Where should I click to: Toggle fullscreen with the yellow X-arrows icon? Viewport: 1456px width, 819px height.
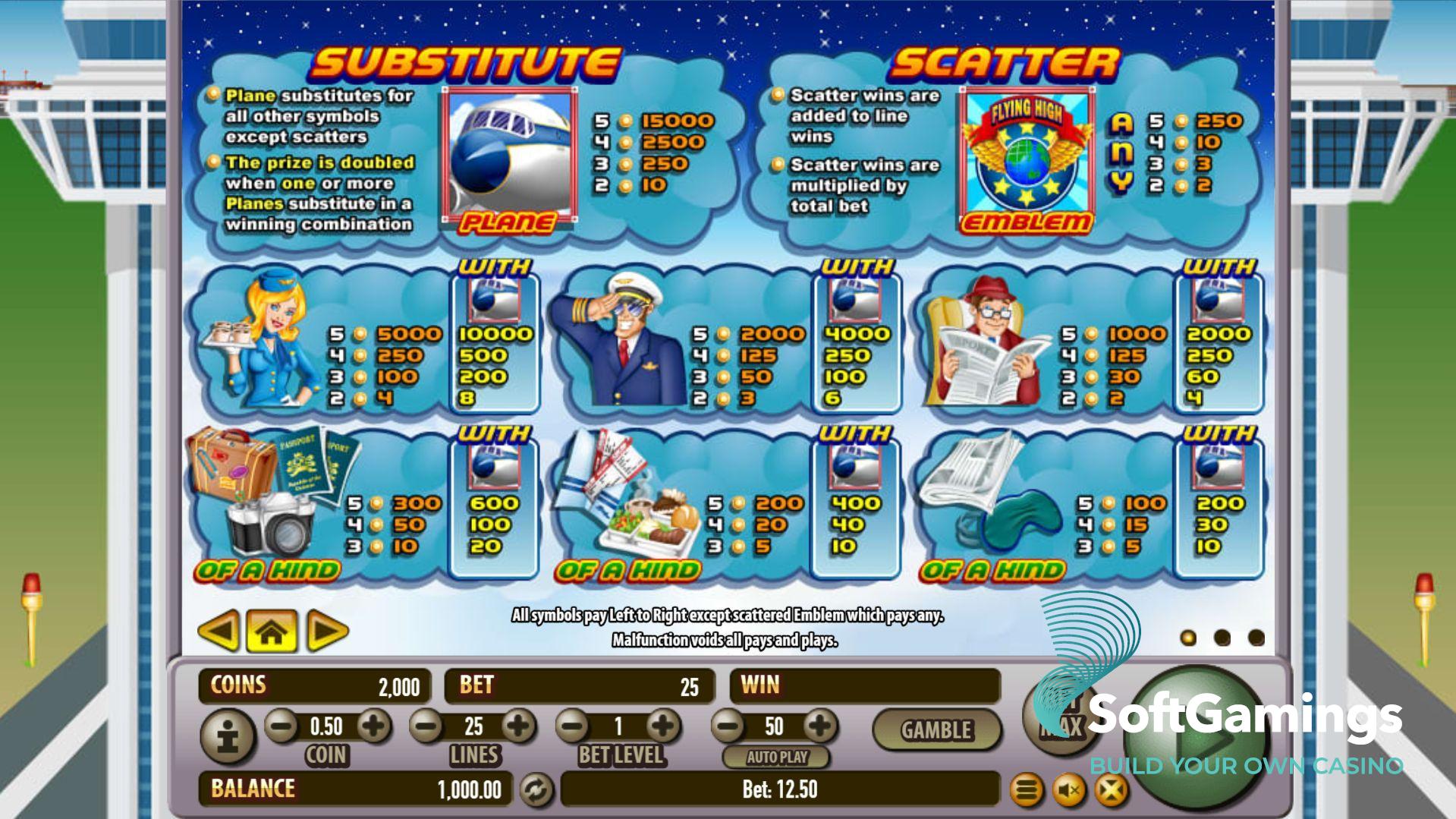1112,792
